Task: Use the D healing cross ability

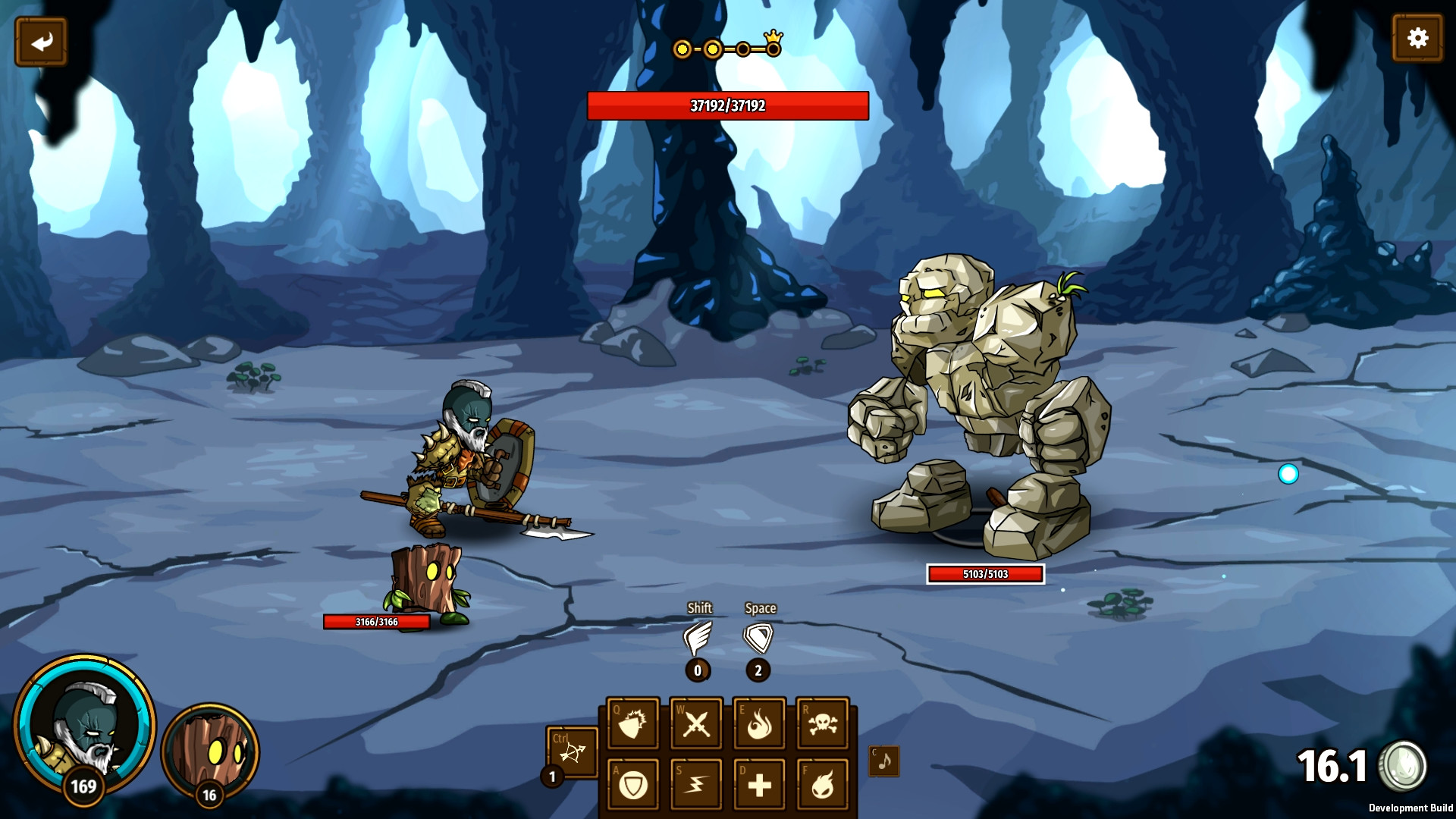Action: click(x=761, y=784)
